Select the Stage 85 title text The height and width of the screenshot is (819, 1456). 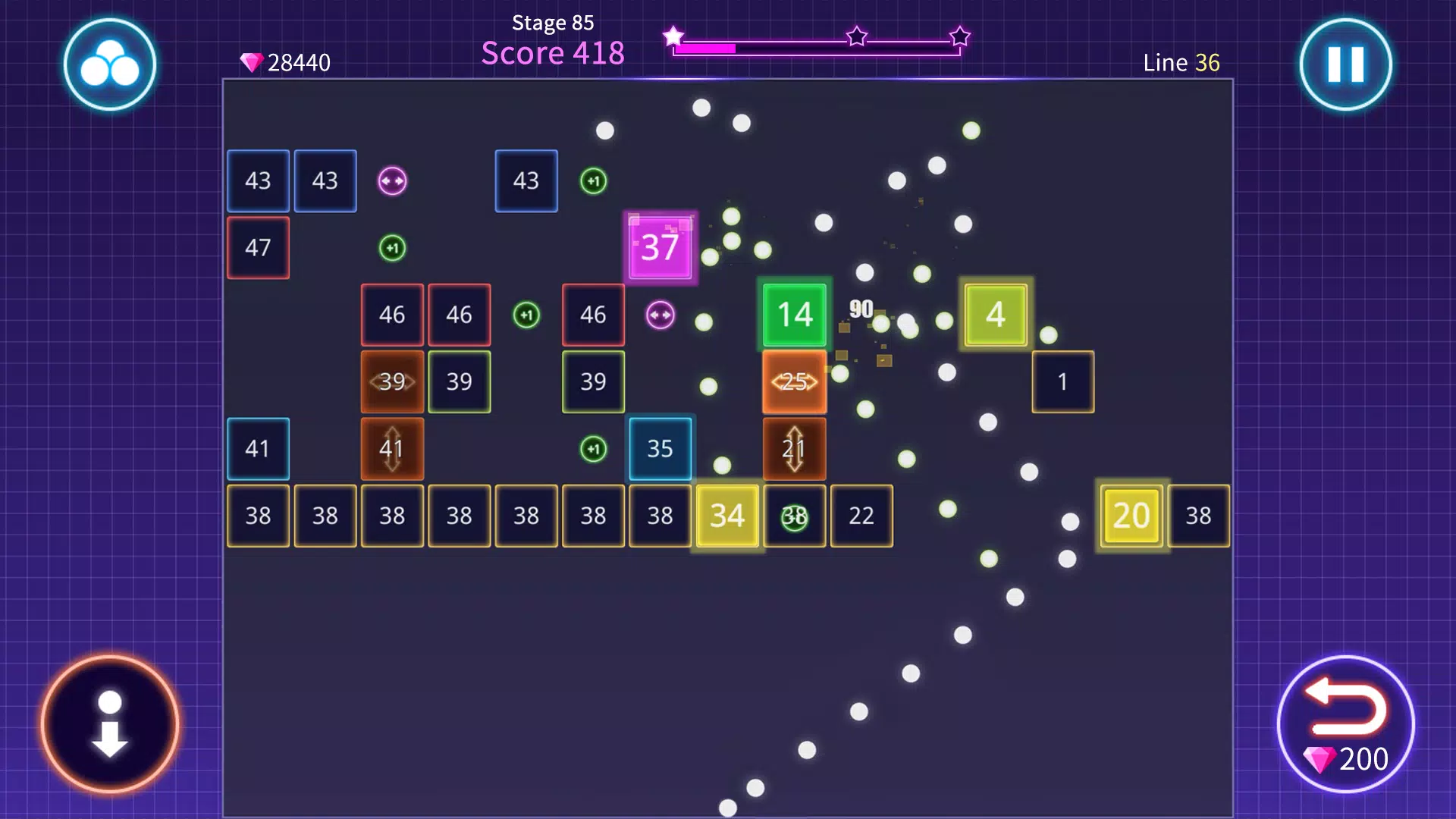pyautogui.click(x=553, y=23)
